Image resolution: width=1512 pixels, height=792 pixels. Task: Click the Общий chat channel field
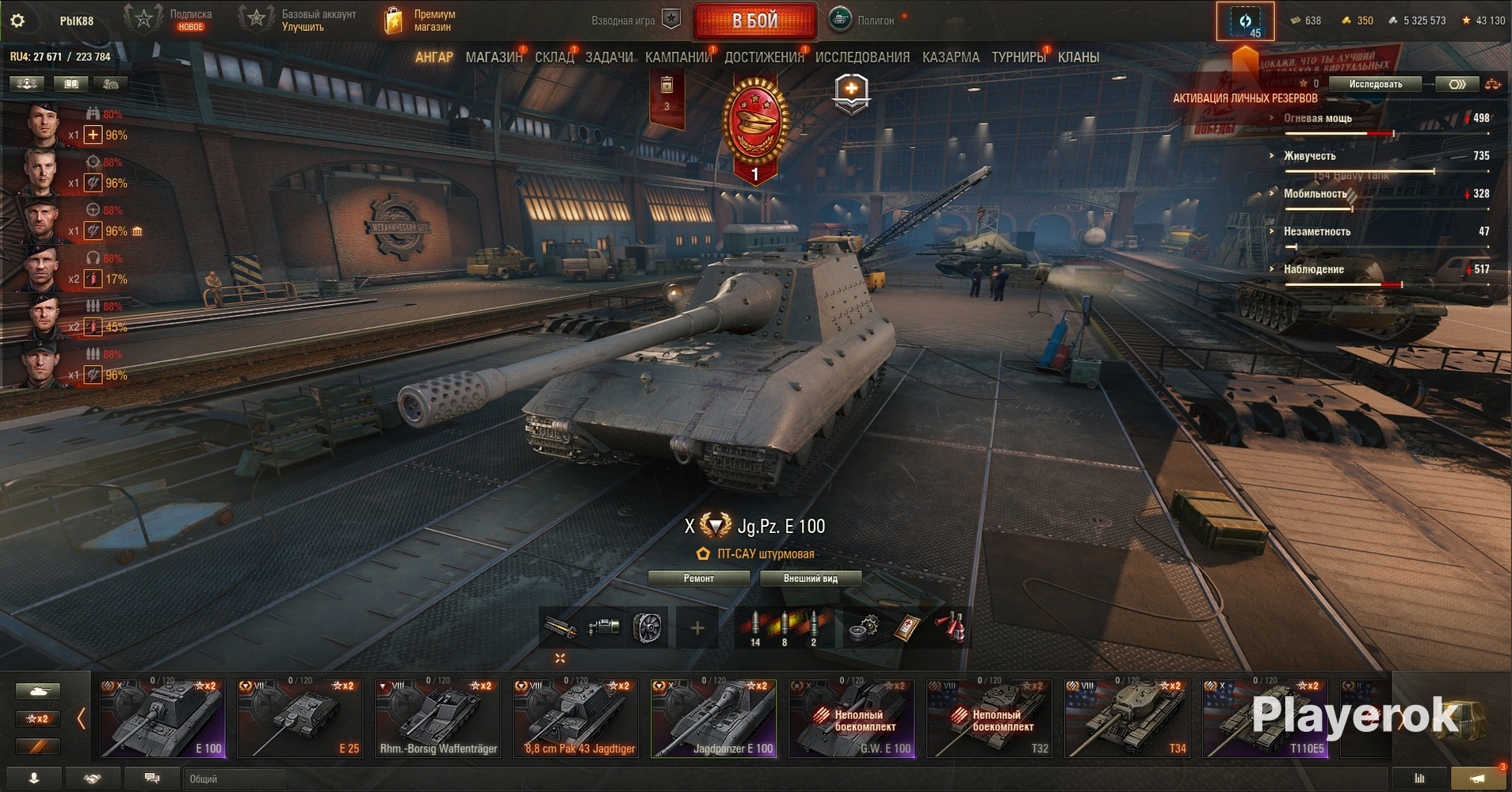pos(235,779)
